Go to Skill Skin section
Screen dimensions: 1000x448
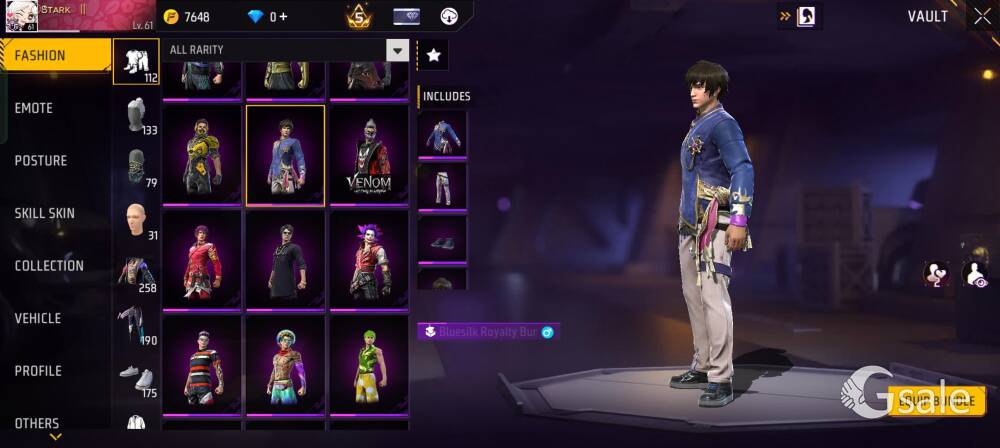(44, 213)
